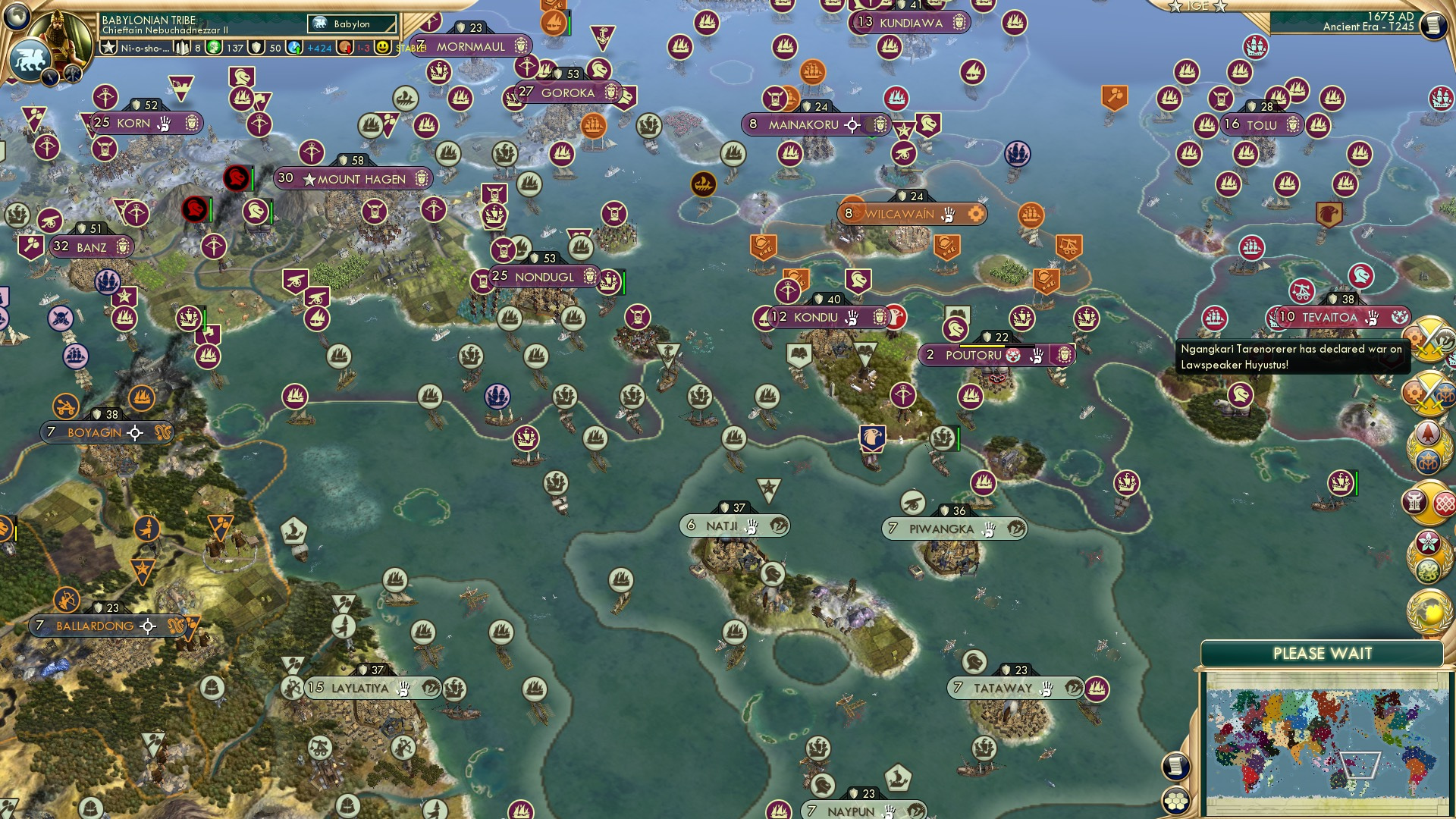The height and width of the screenshot is (819, 1456).
Task: Open Social Policies via the star icon
Action: (109, 48)
